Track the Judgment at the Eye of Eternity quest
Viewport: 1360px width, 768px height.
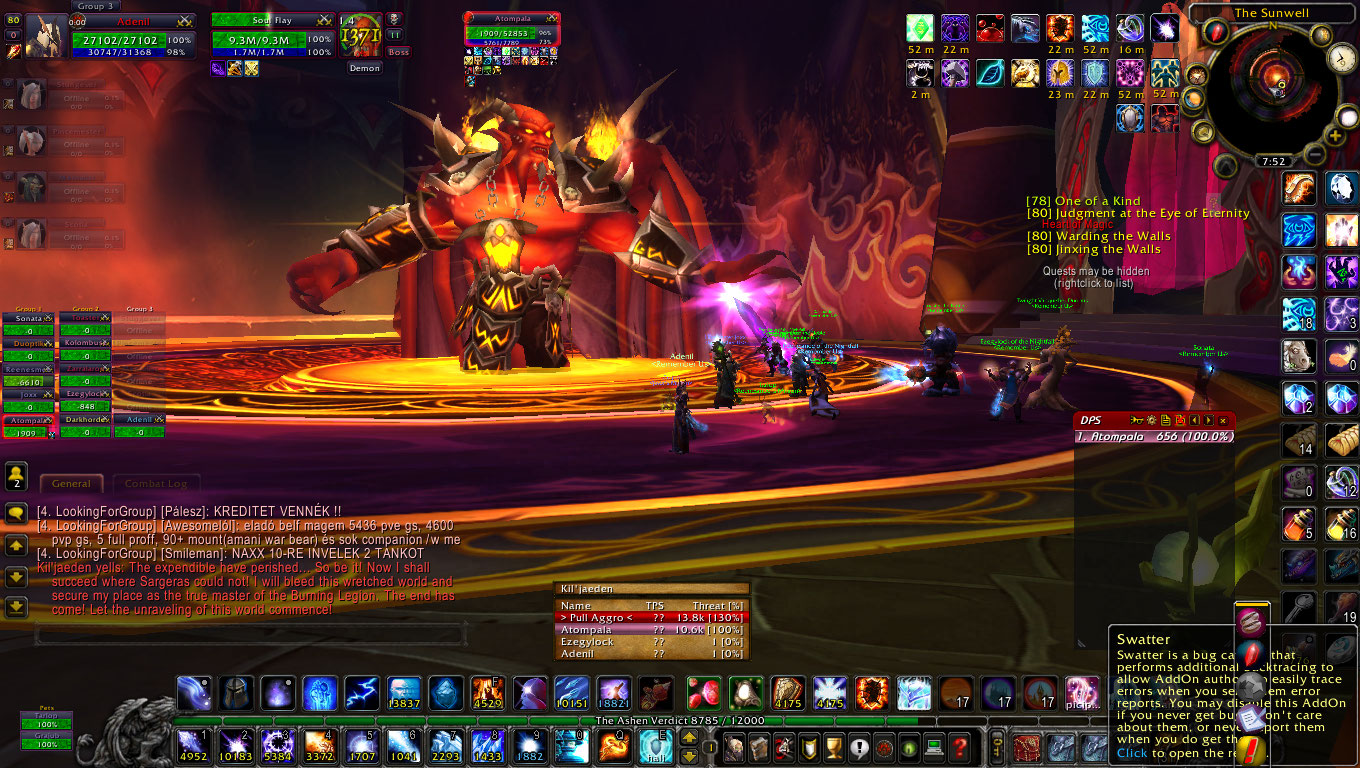[x=1138, y=213]
